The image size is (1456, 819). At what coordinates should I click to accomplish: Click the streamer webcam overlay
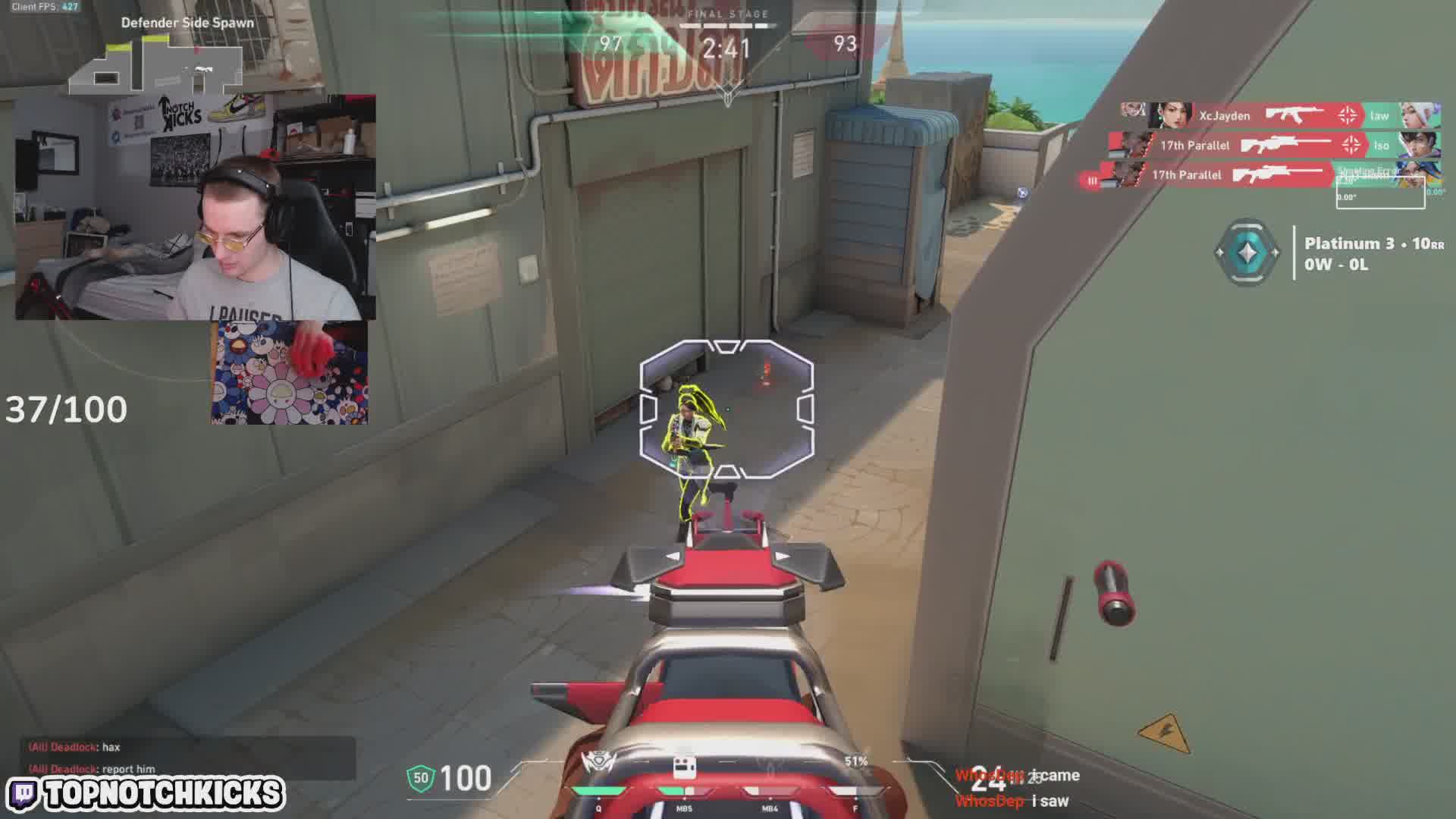(x=195, y=206)
